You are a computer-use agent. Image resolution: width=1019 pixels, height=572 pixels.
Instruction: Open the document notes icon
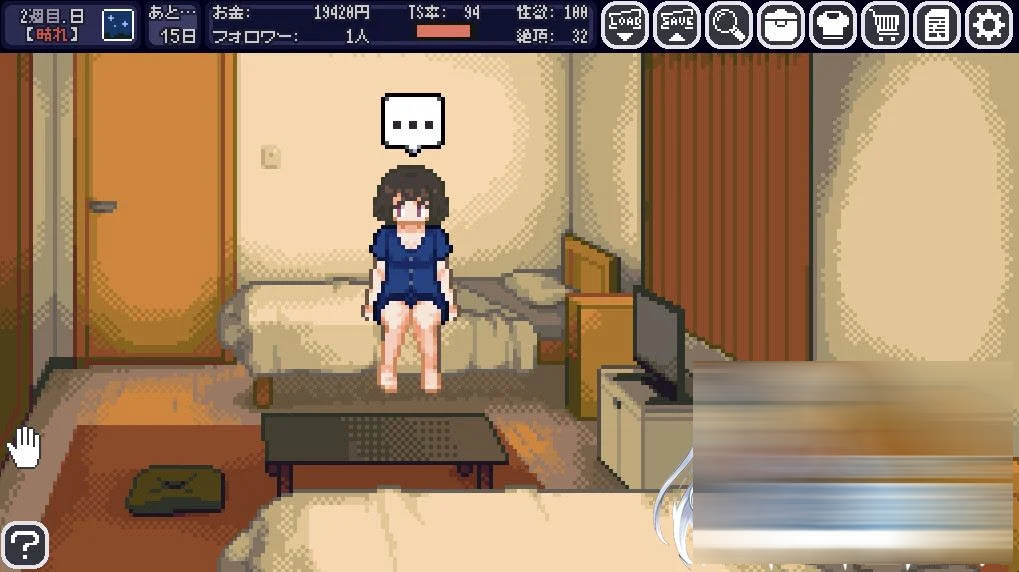coord(937,26)
